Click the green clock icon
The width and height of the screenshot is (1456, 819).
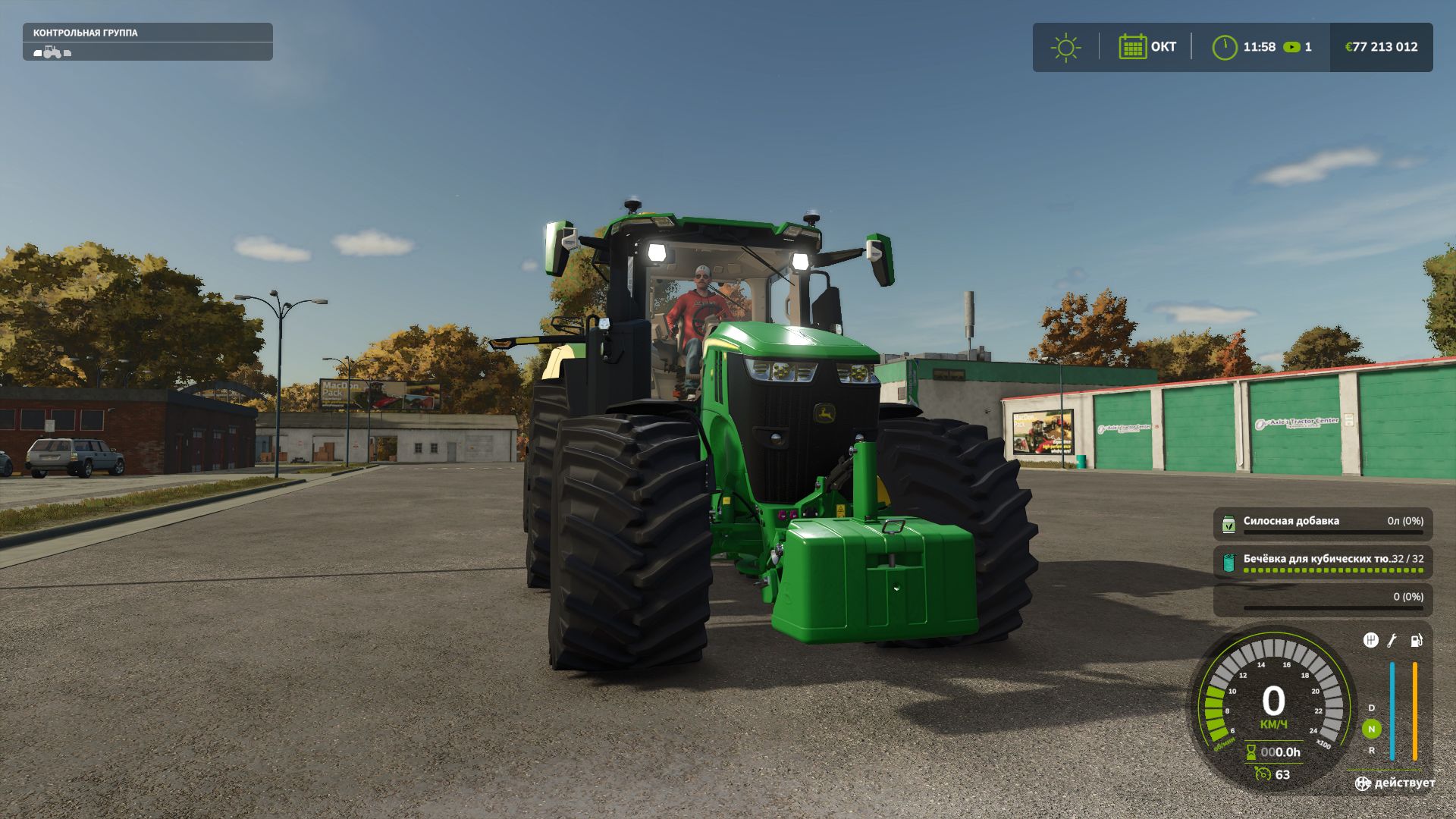1224,47
